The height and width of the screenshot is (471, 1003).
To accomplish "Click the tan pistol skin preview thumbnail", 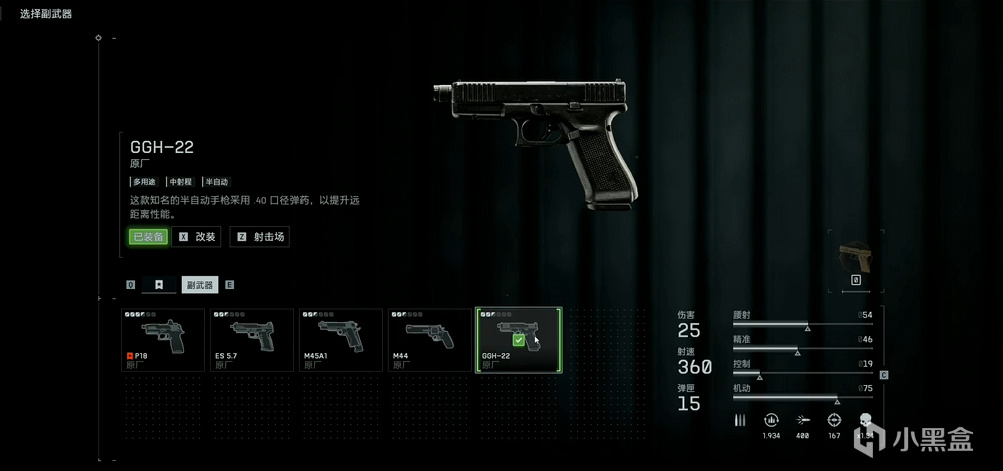I will 856,256.
